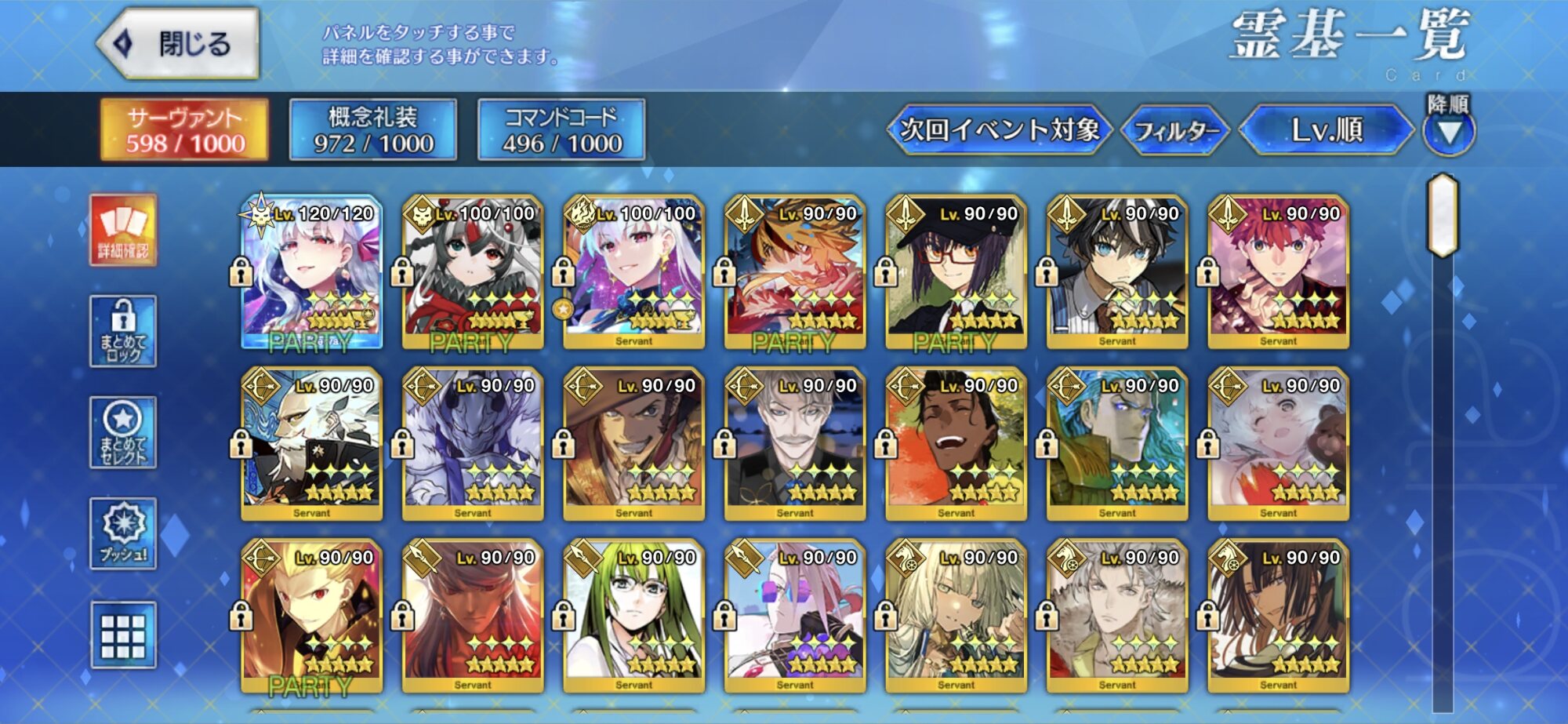Open the プッシュ! gear button
1568x724 pixels.
(x=123, y=533)
